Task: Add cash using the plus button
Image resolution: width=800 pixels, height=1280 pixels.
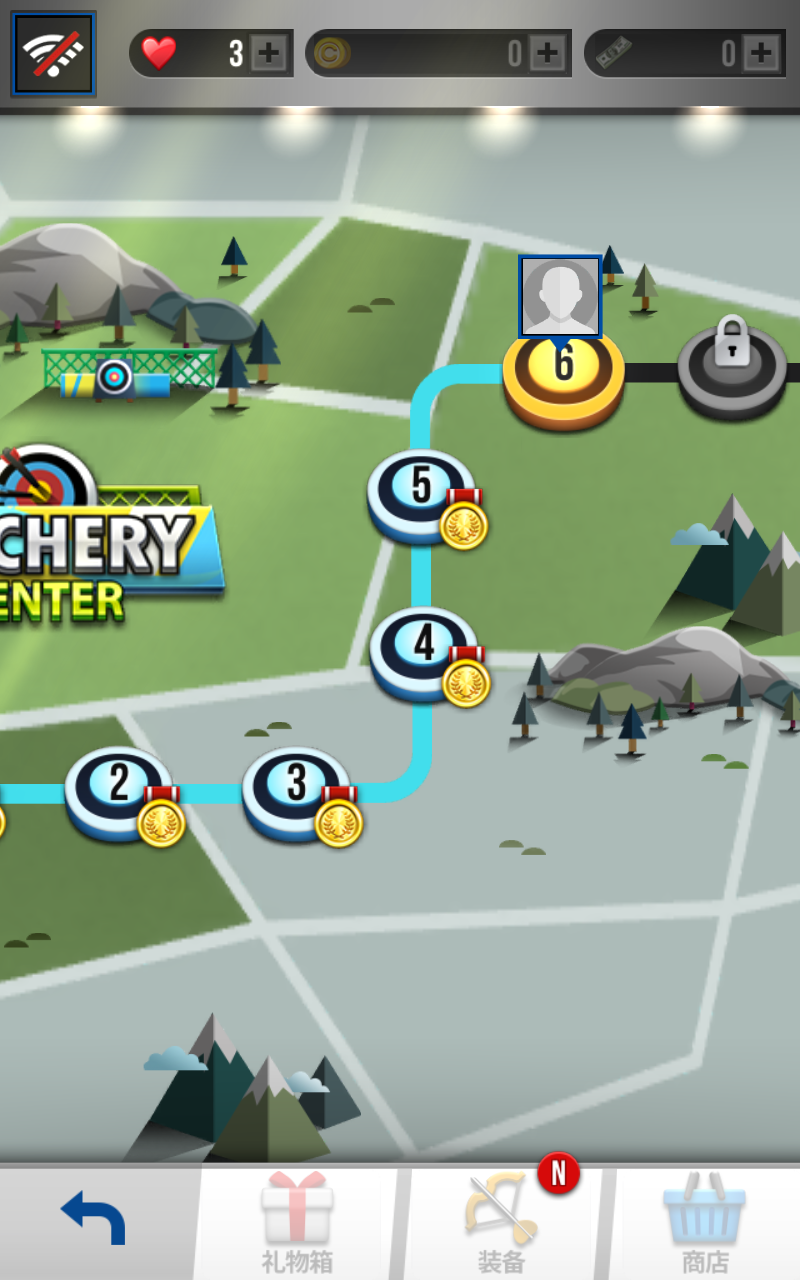Action: click(761, 53)
